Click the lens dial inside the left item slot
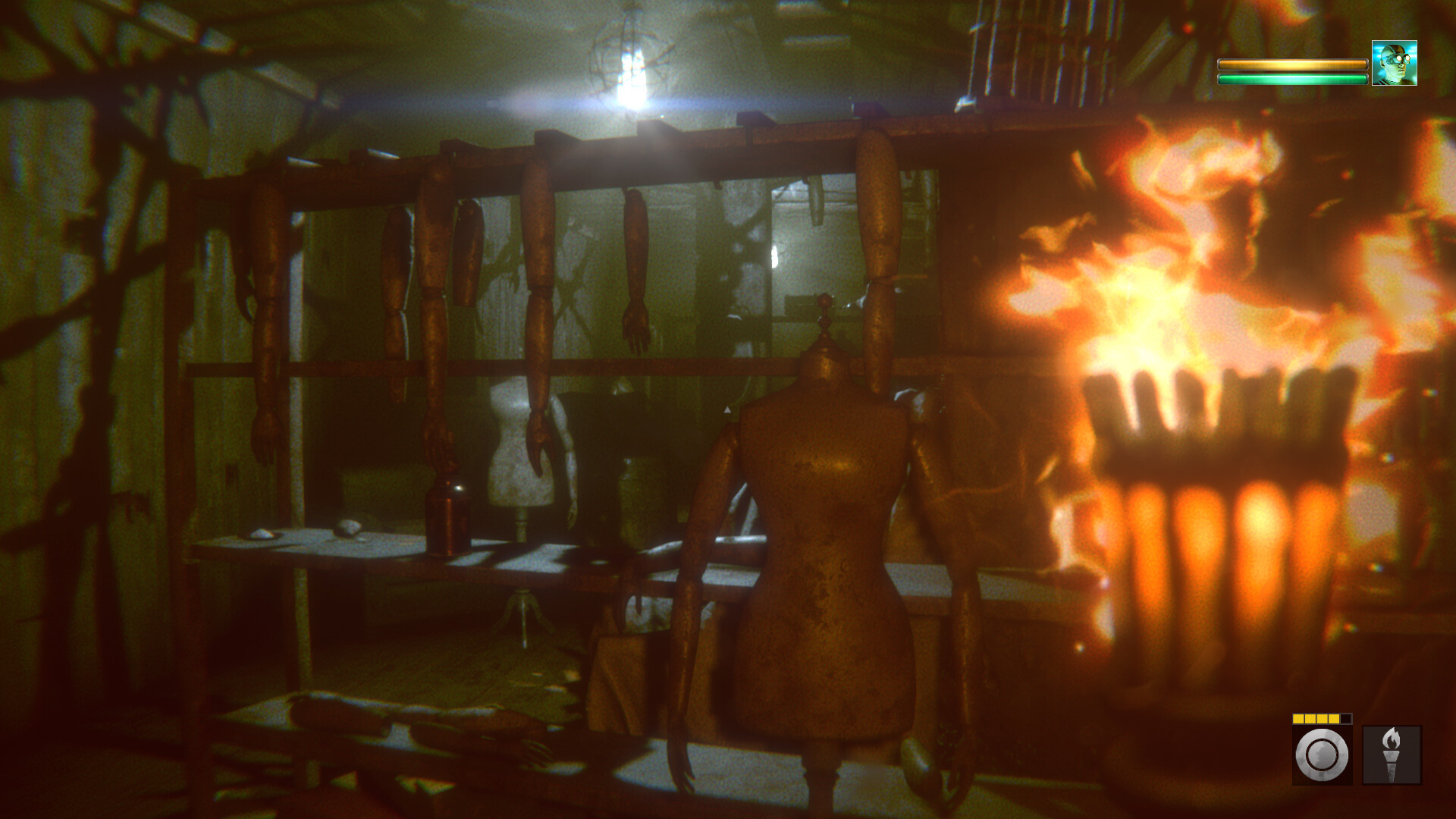Screen dimensions: 1456x819 [x=1323, y=755]
